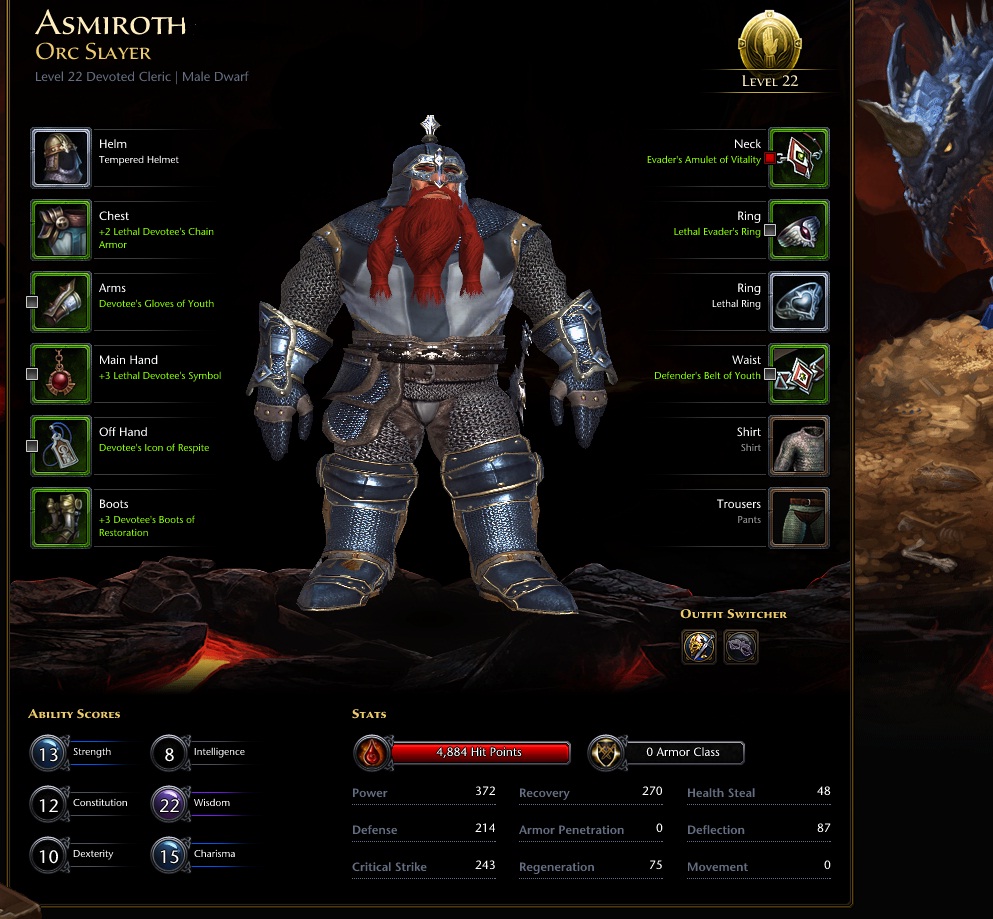Click the Lethal Ring slot
Viewport: 993px width, 919px height.
(798, 302)
